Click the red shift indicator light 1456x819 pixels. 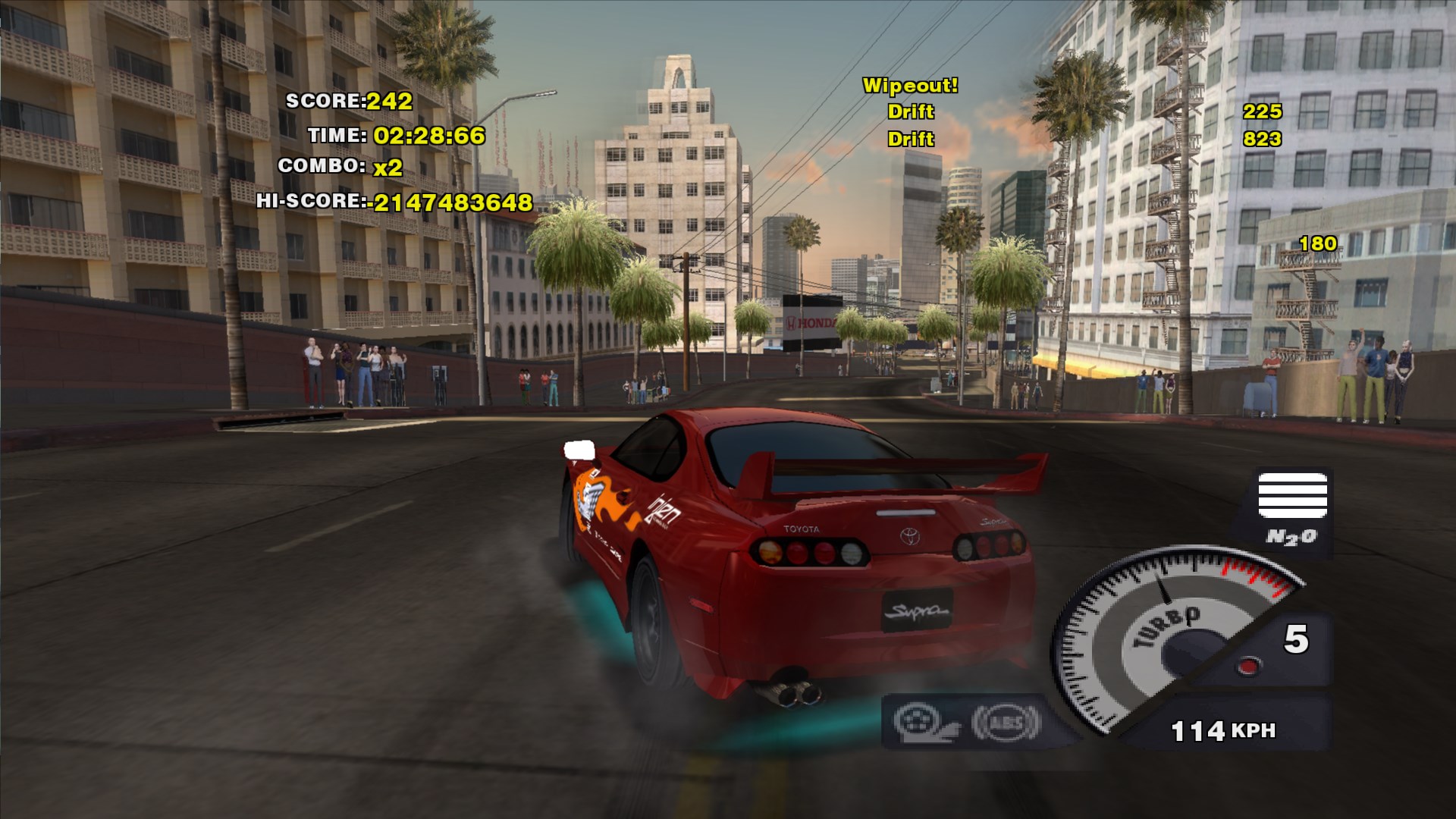(1248, 667)
